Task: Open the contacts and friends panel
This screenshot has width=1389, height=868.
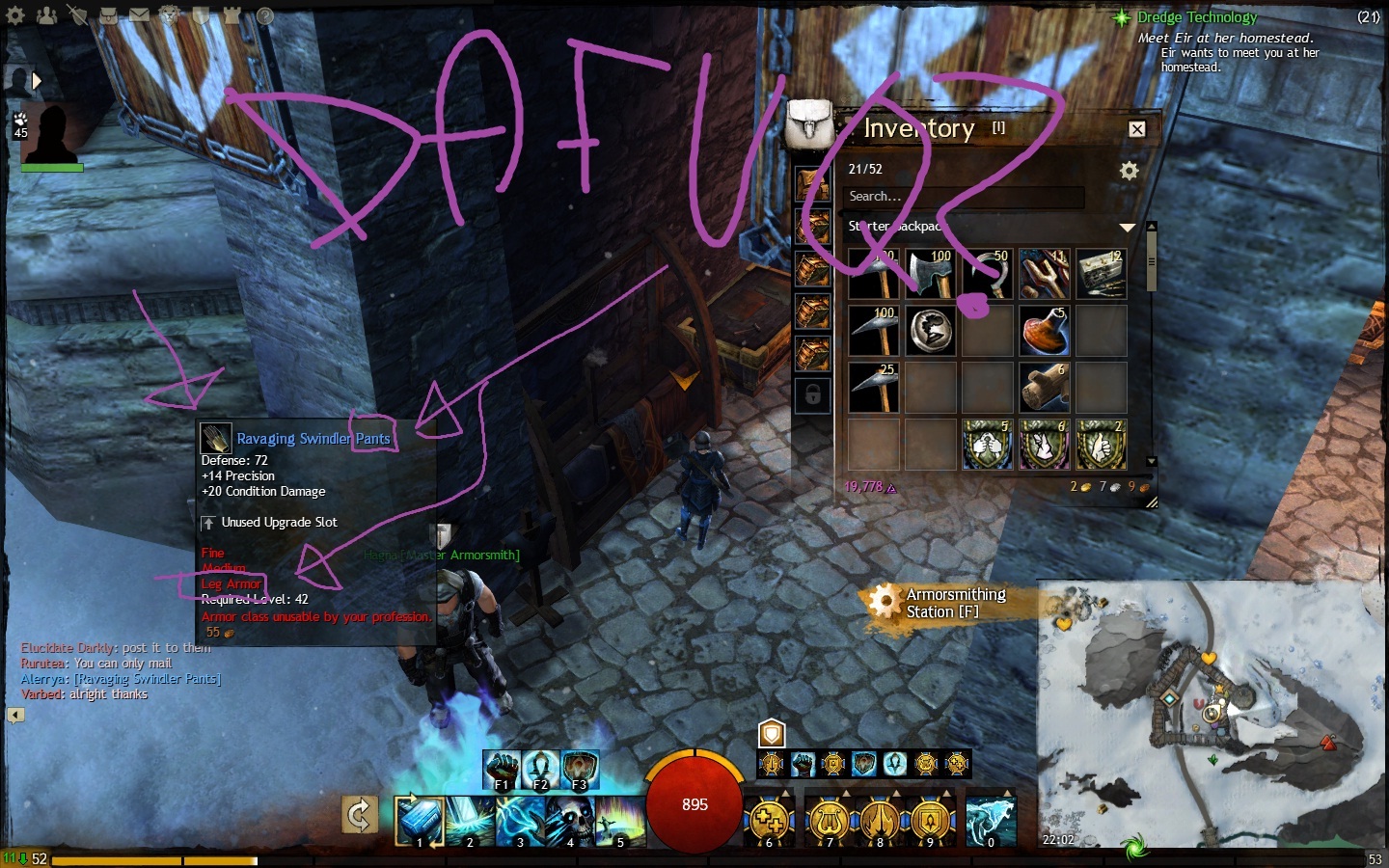Action: pos(46,15)
